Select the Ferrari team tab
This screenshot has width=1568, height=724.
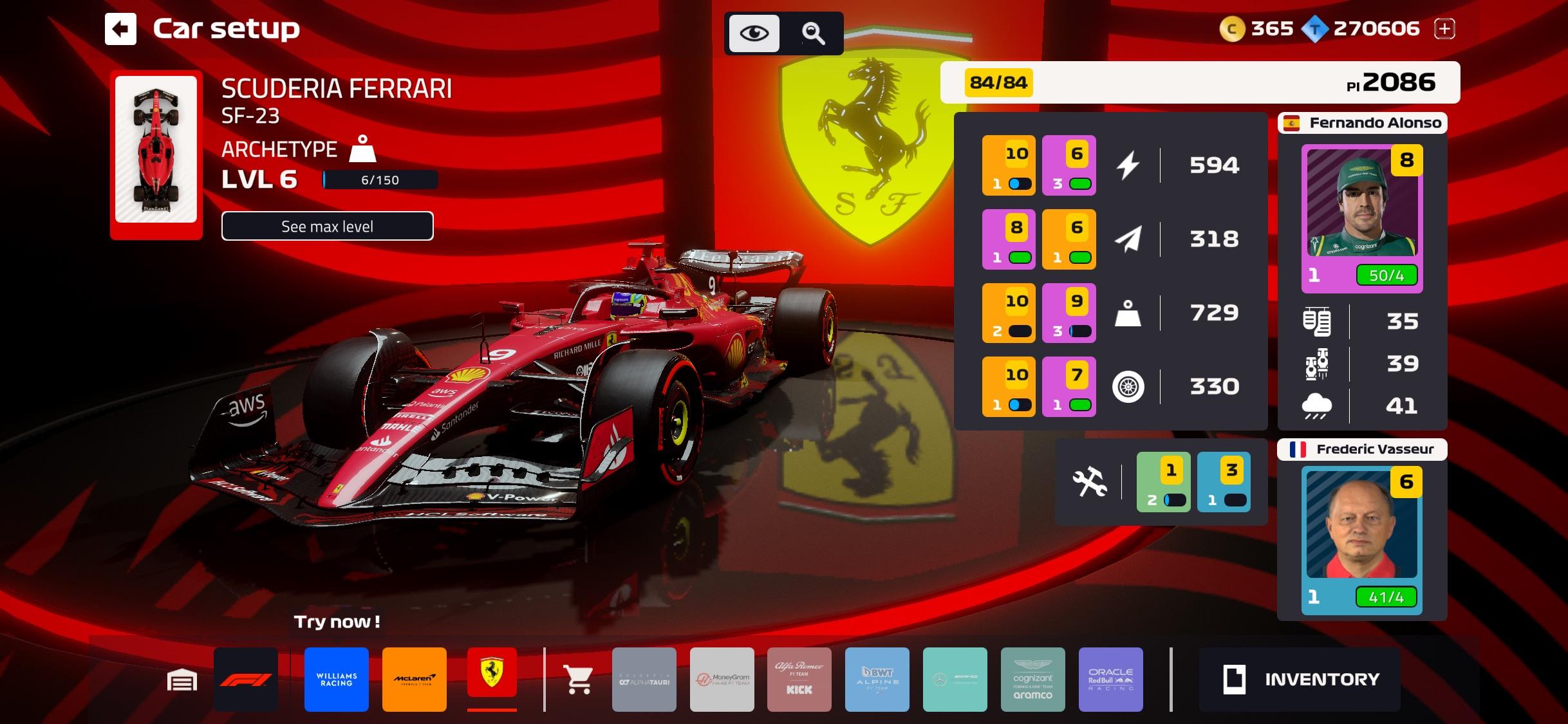coord(492,673)
